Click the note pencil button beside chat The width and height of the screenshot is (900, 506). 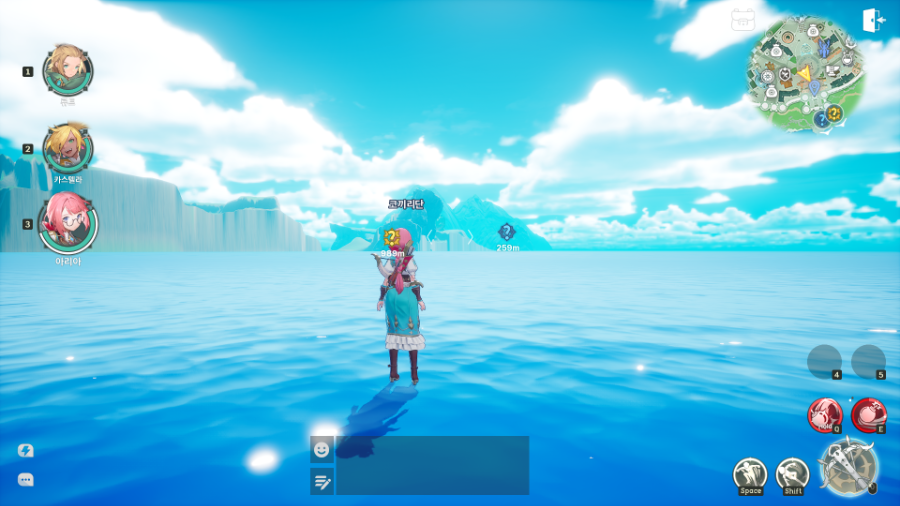pyautogui.click(x=322, y=482)
